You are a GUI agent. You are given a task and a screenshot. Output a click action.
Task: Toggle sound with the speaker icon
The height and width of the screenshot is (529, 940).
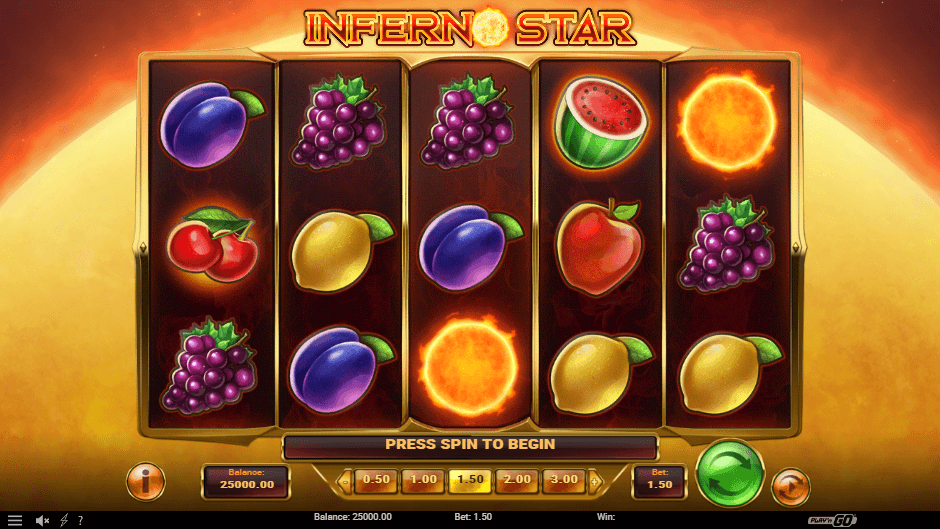(x=43, y=521)
